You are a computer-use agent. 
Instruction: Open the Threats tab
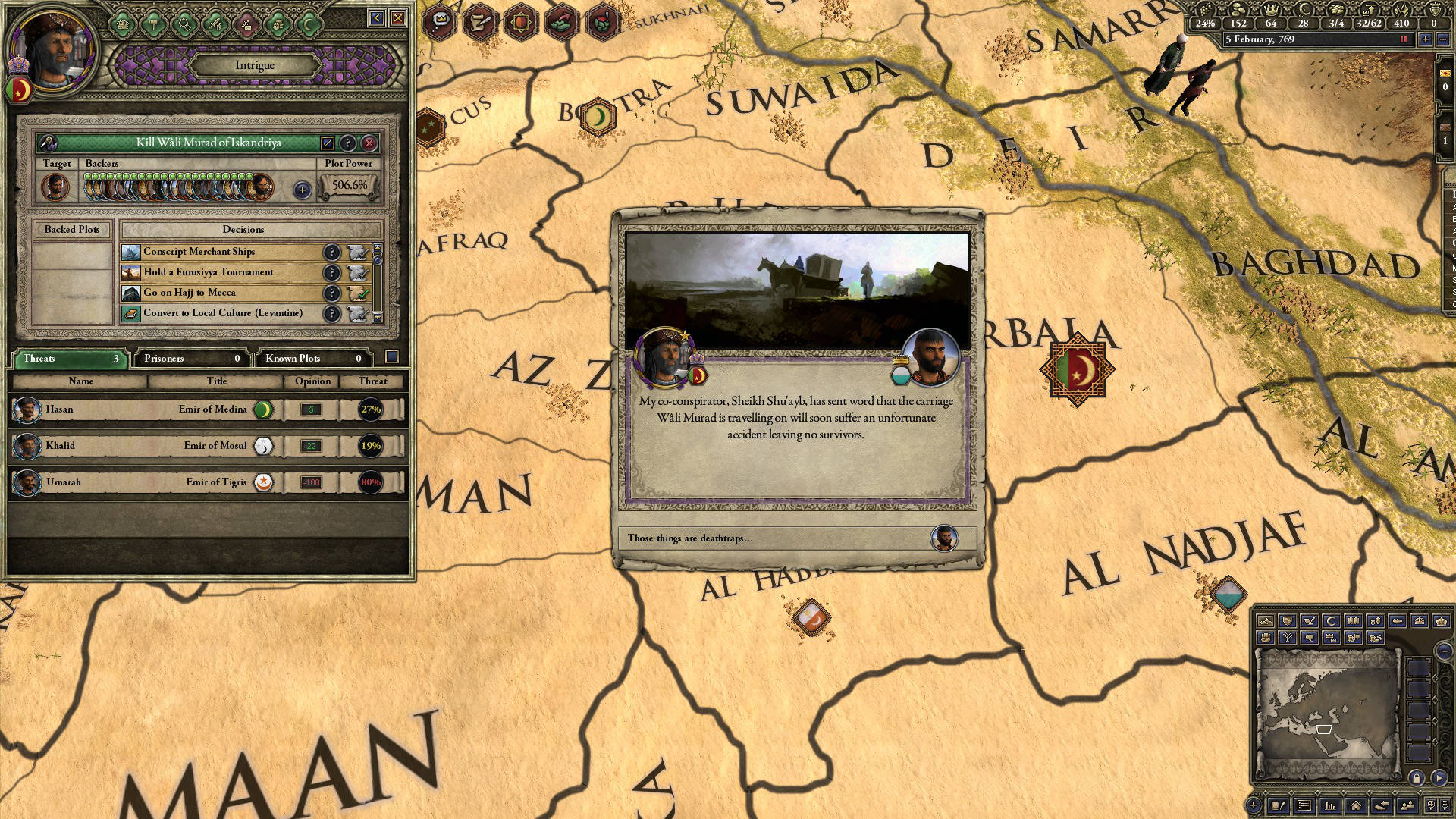pyautogui.click(x=68, y=359)
